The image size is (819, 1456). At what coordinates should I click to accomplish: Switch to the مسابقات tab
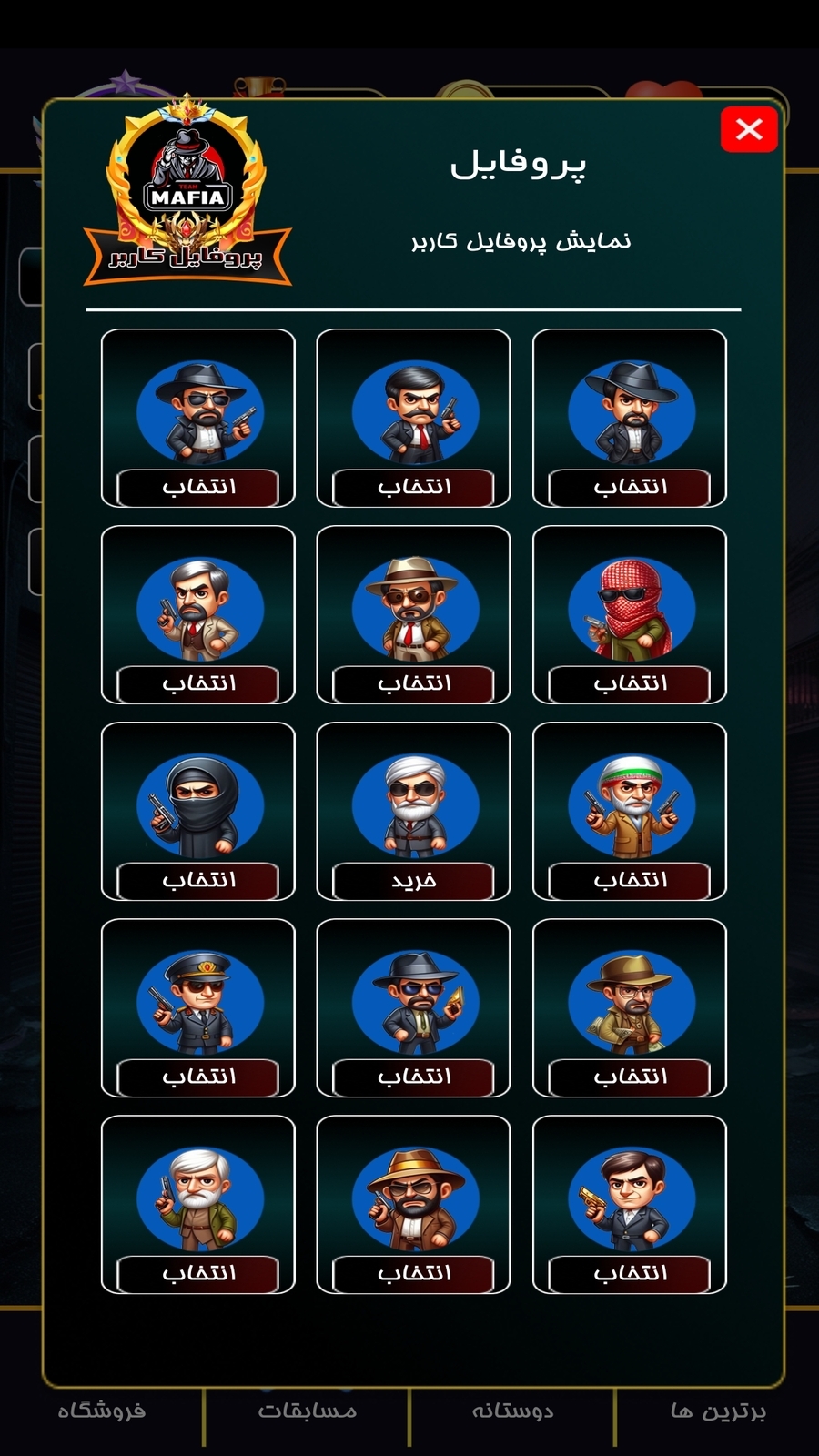pyautogui.click(x=307, y=1411)
